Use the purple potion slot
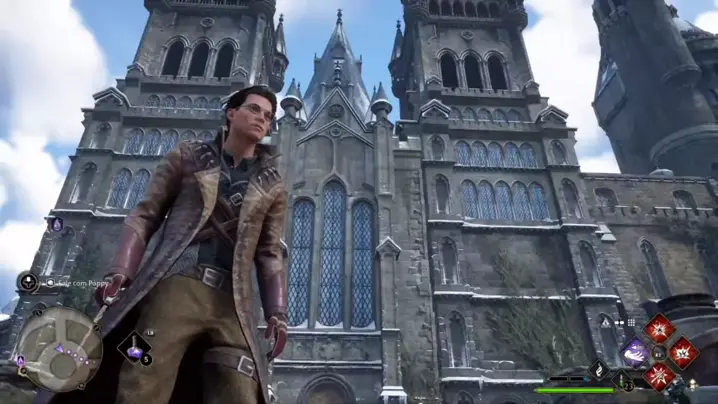Viewport: 718px width, 404px height. coord(132,348)
